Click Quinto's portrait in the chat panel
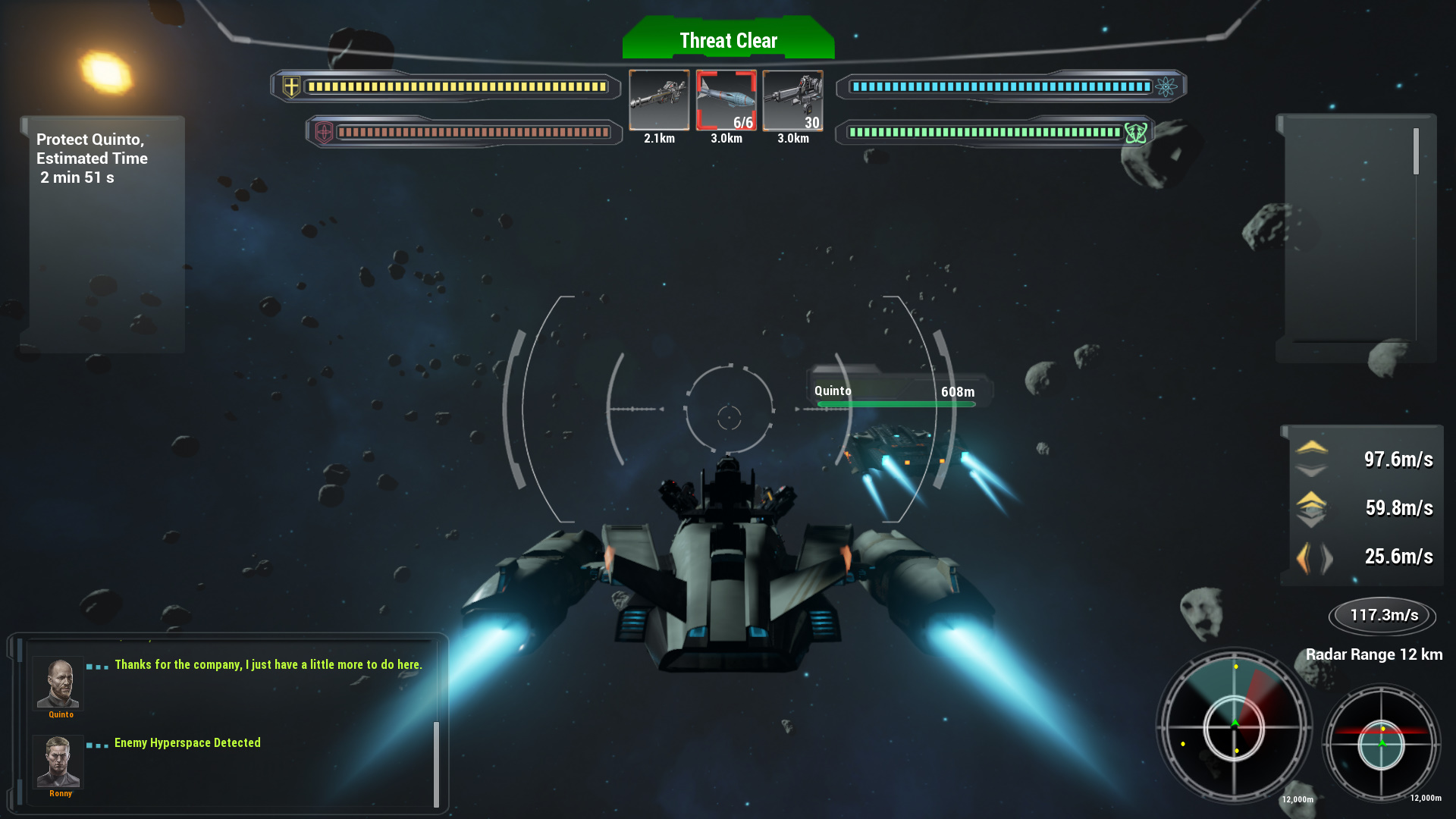1456x819 pixels. click(x=58, y=684)
